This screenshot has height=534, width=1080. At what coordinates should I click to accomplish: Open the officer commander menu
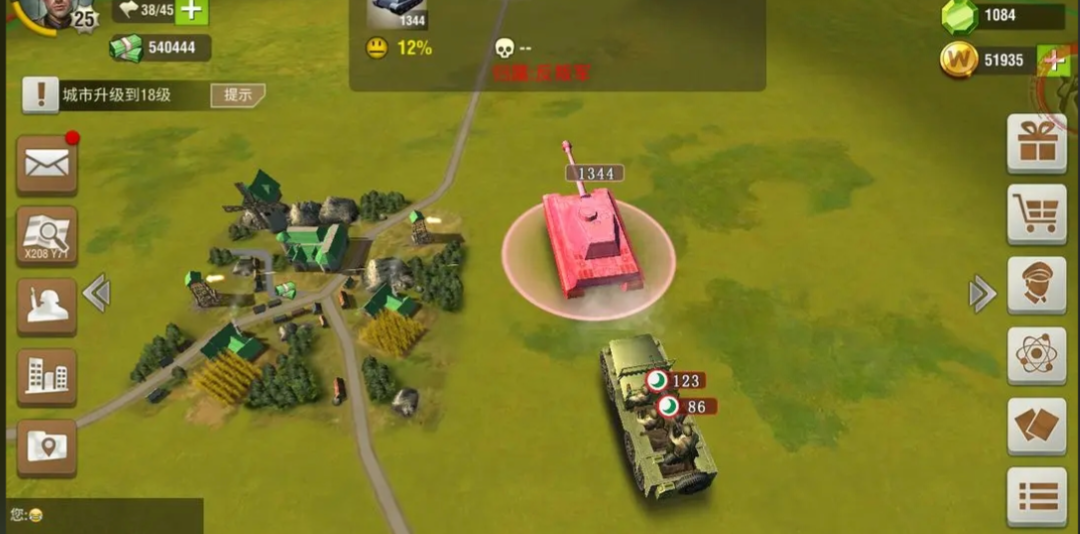[x=1036, y=285]
